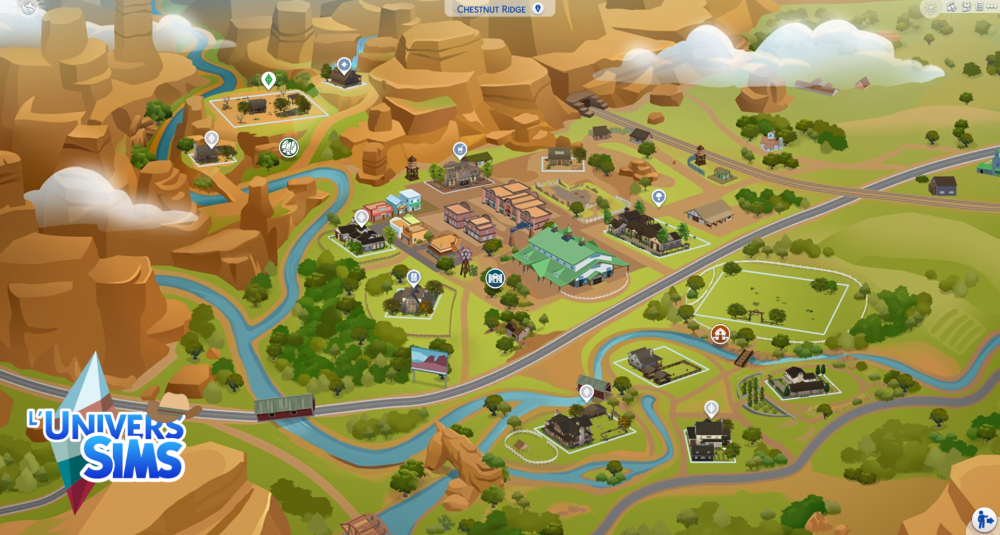Screen dimensions: 1000x535
Task: Open the Chestnut Ridge world selector
Action: coord(499,9)
